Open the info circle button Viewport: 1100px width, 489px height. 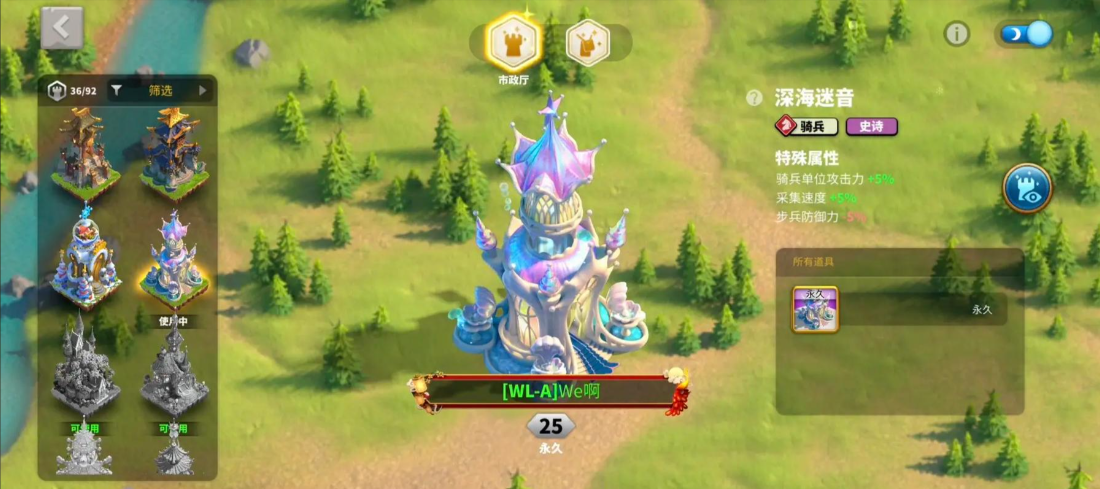[x=957, y=34]
